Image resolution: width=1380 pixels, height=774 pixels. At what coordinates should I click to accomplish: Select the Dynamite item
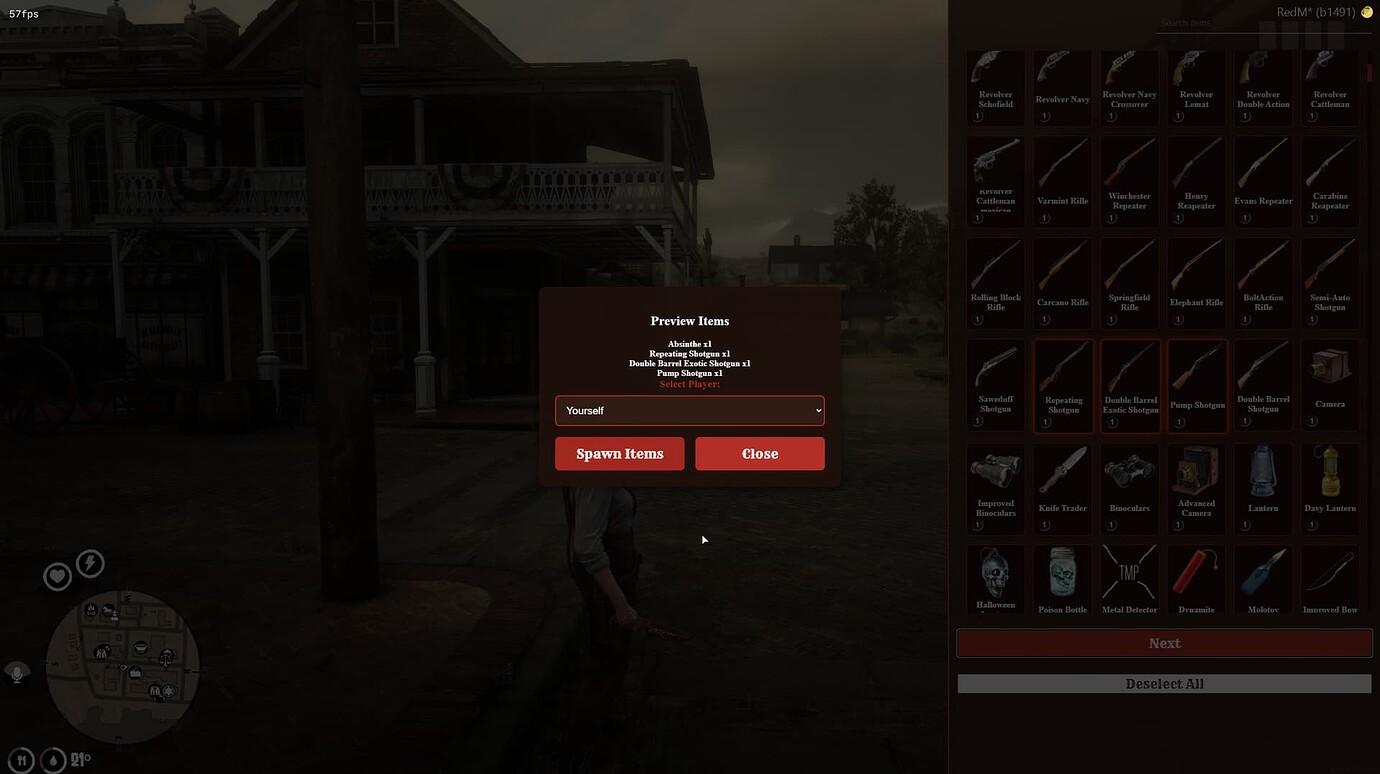(x=1196, y=580)
